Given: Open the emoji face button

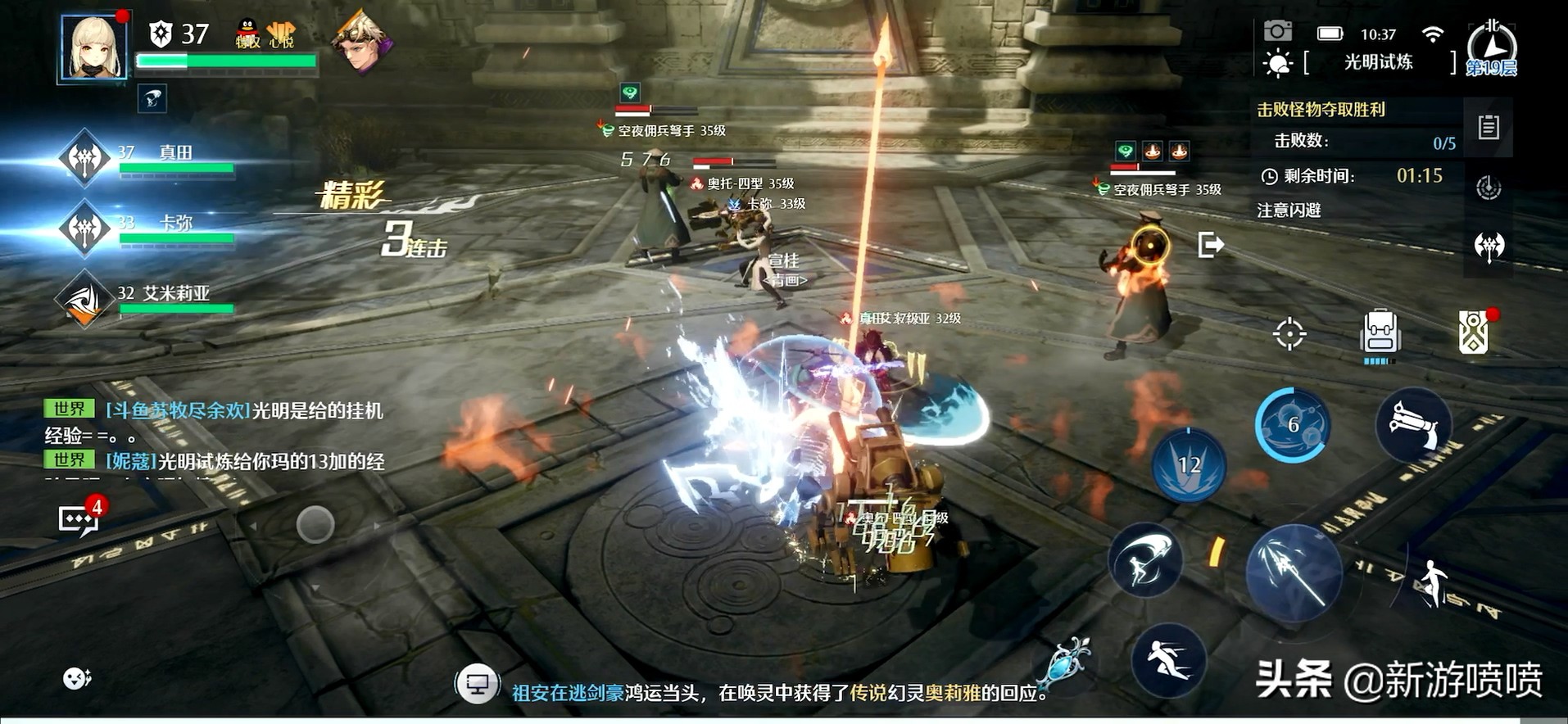Looking at the screenshot, I should point(77,678).
